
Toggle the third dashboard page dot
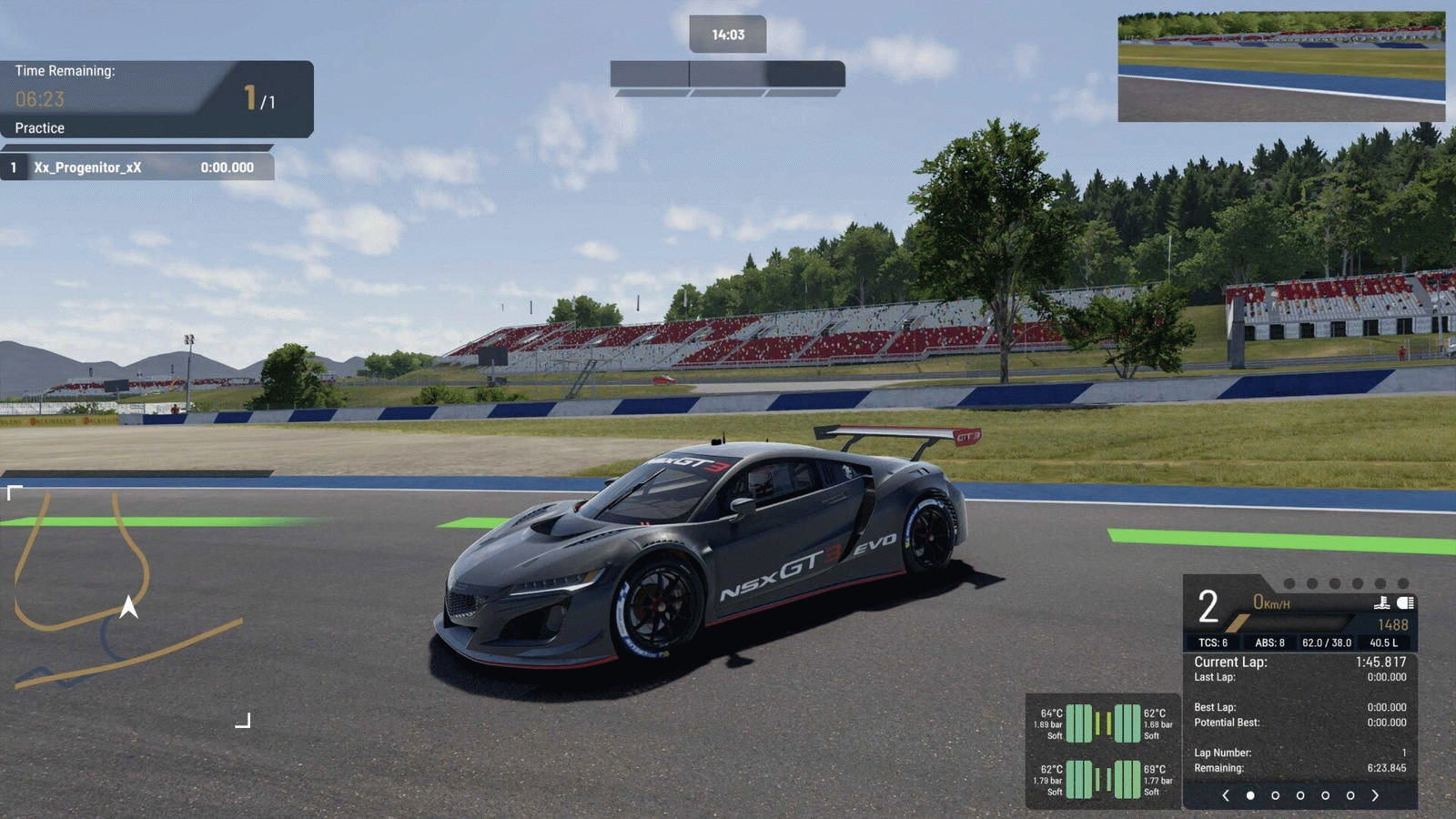(1301, 794)
